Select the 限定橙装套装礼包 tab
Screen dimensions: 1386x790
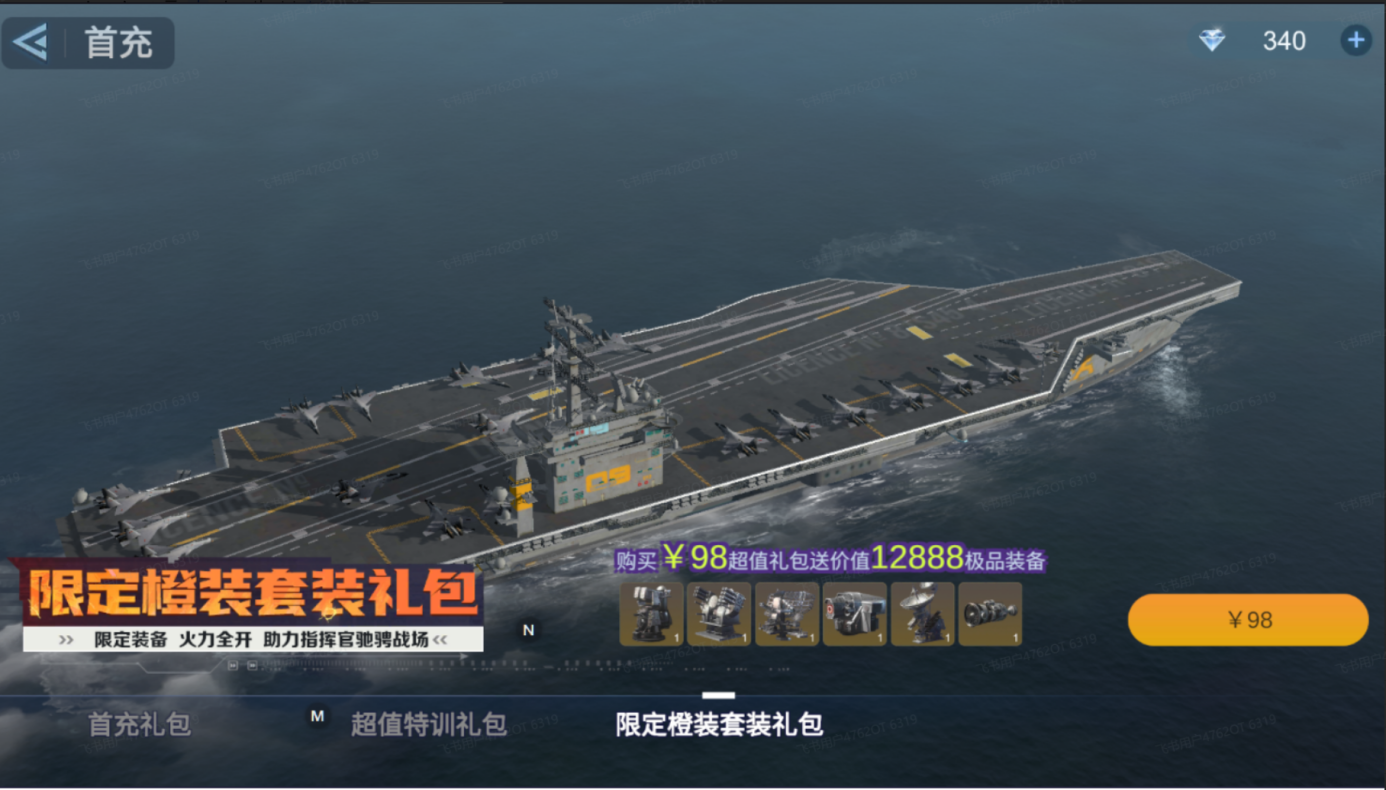(719, 723)
